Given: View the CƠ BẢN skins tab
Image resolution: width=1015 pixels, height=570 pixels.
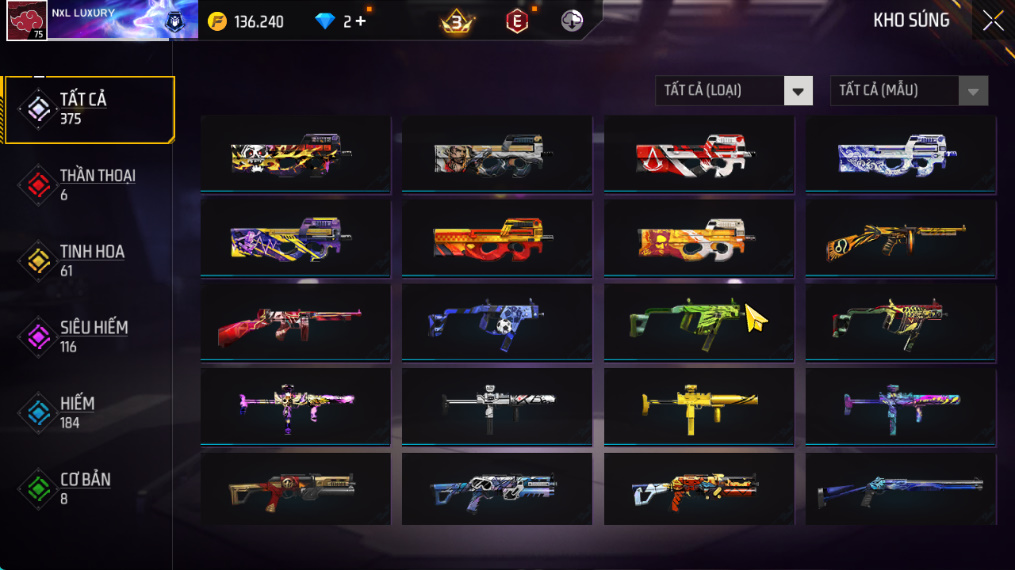Looking at the screenshot, I should (88, 488).
